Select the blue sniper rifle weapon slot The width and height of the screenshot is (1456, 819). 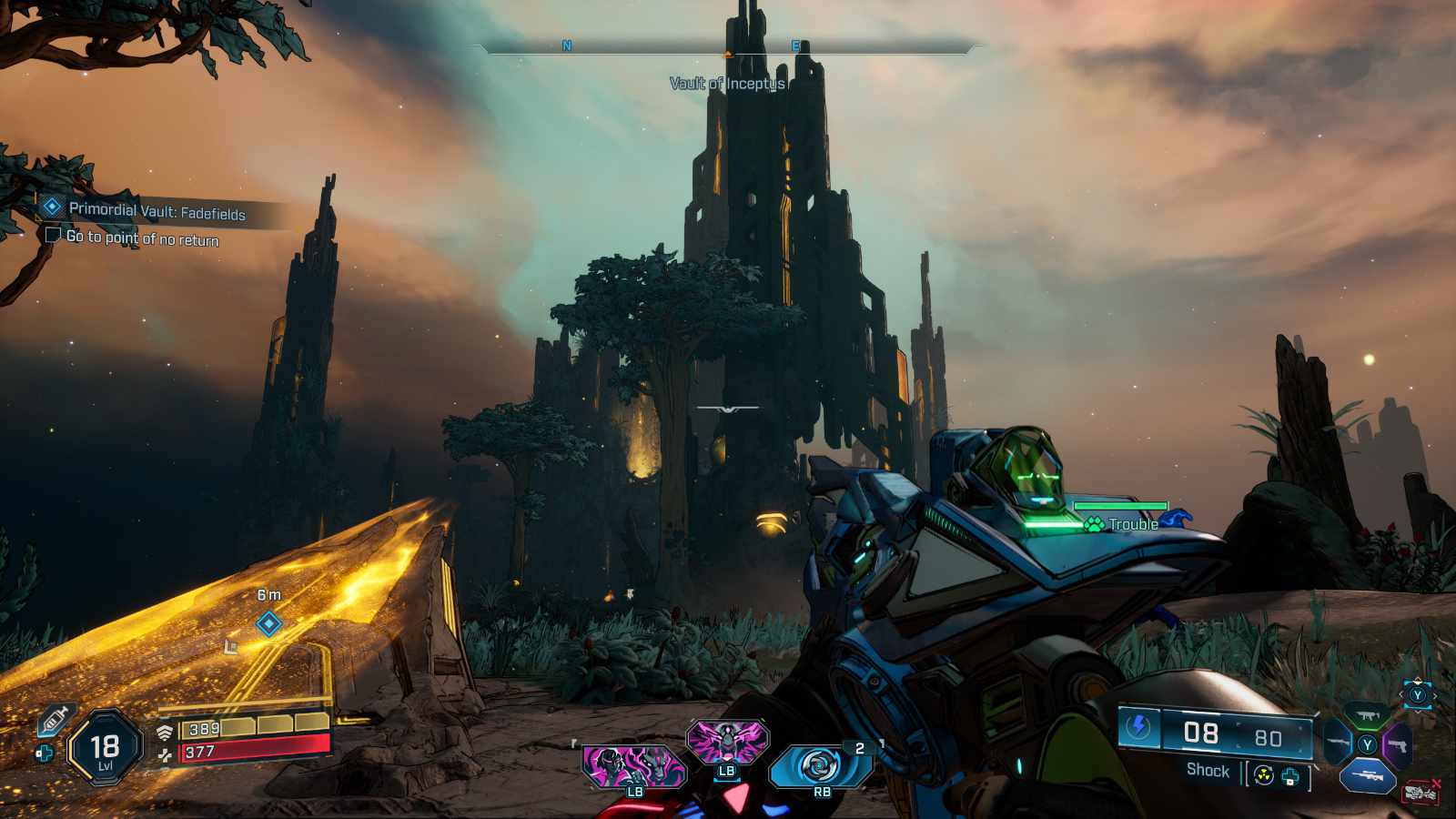coord(1367,776)
